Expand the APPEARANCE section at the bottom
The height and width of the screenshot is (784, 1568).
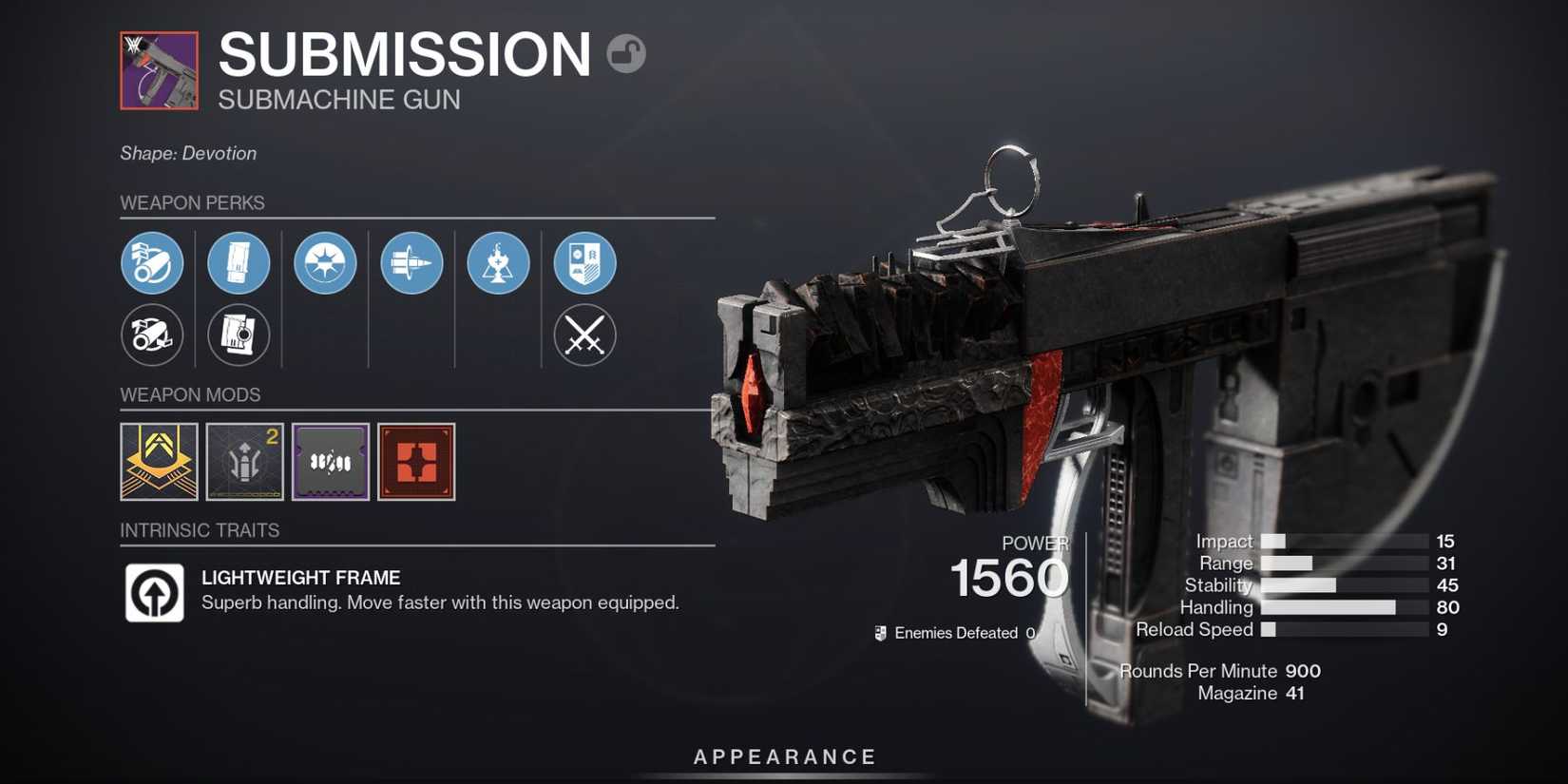click(783, 756)
